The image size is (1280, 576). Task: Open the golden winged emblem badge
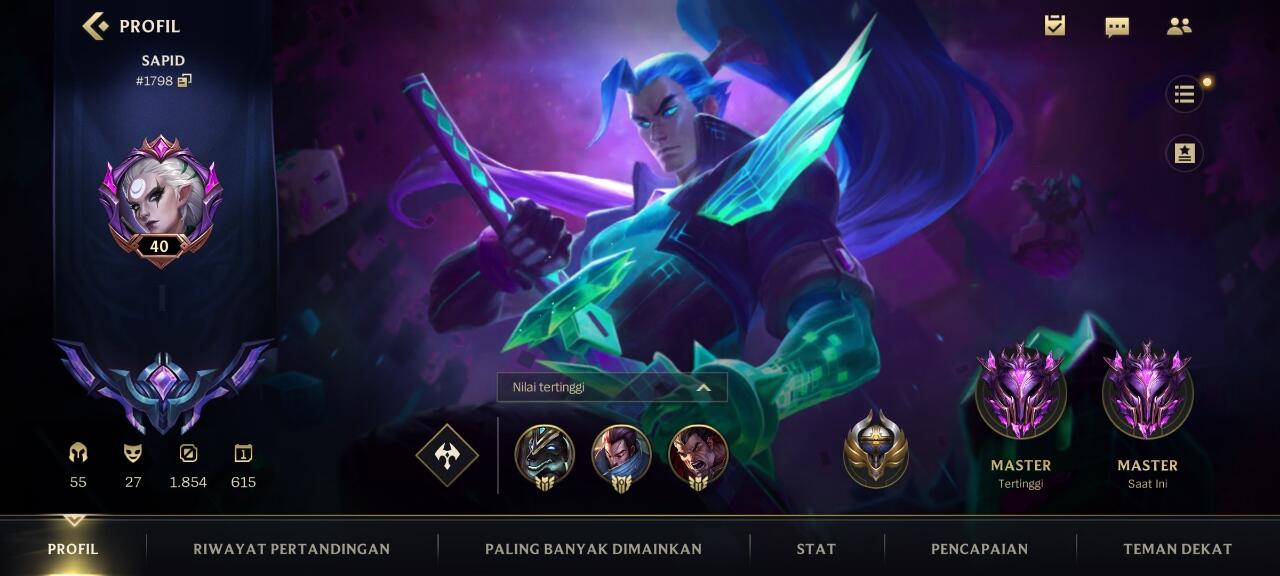(x=875, y=449)
